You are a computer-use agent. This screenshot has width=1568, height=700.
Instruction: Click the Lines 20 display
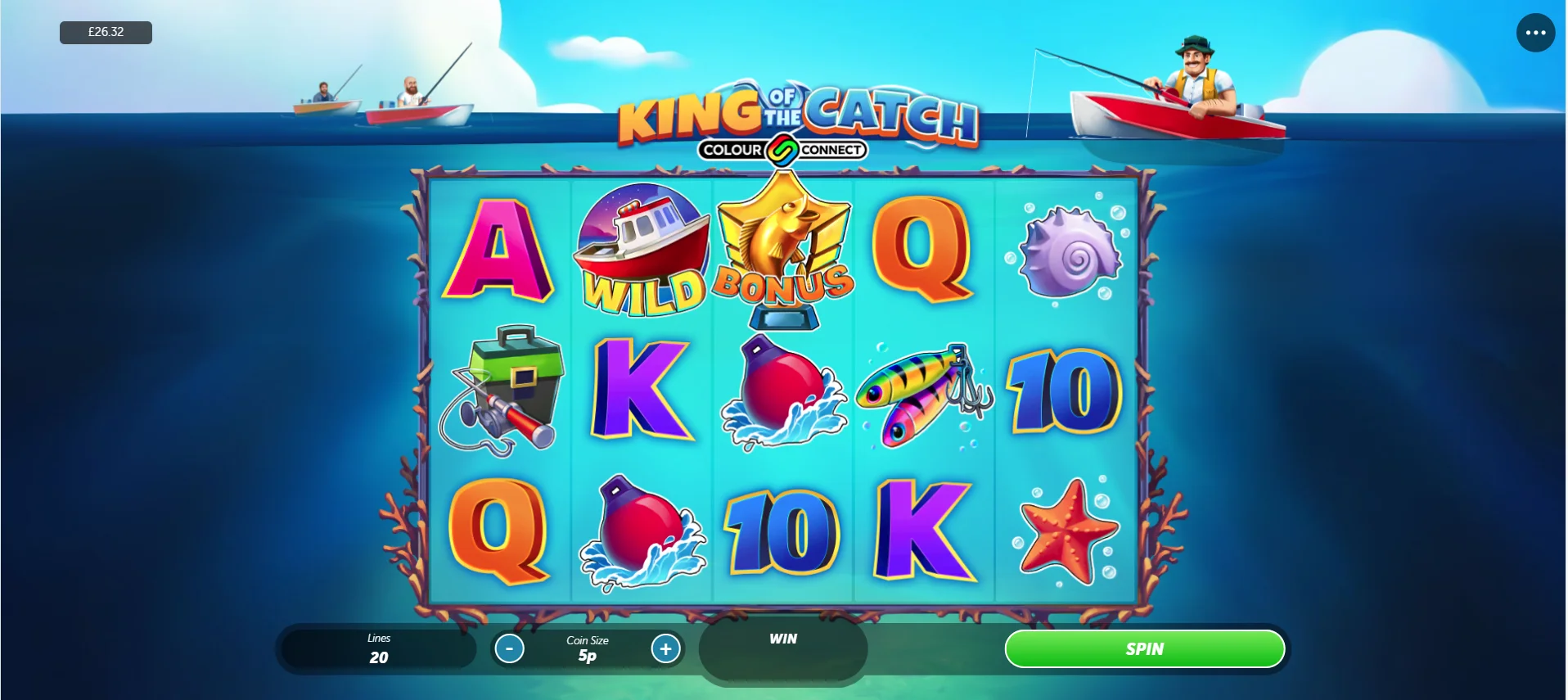(378, 648)
